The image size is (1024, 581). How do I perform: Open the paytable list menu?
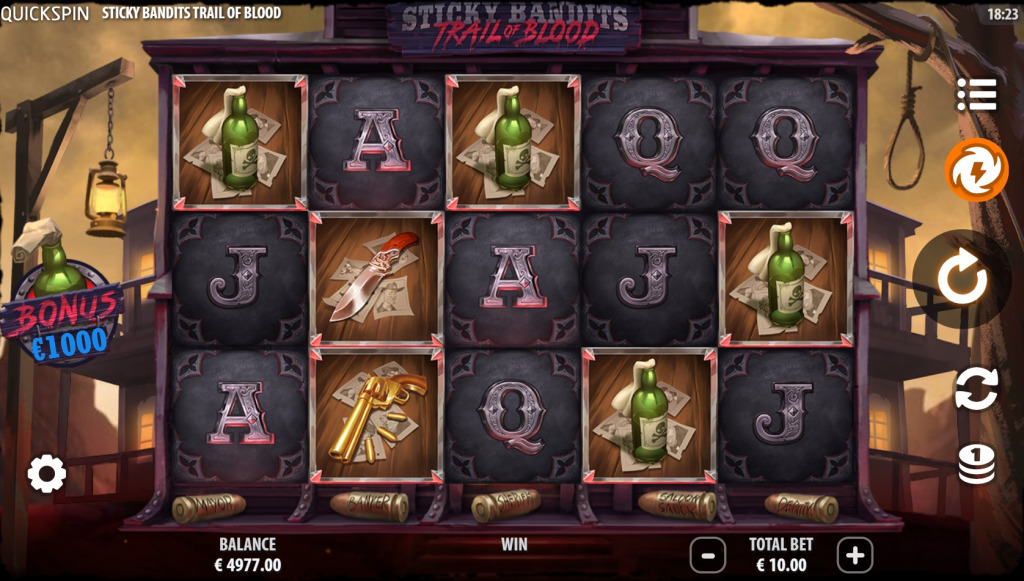pyautogui.click(x=976, y=94)
